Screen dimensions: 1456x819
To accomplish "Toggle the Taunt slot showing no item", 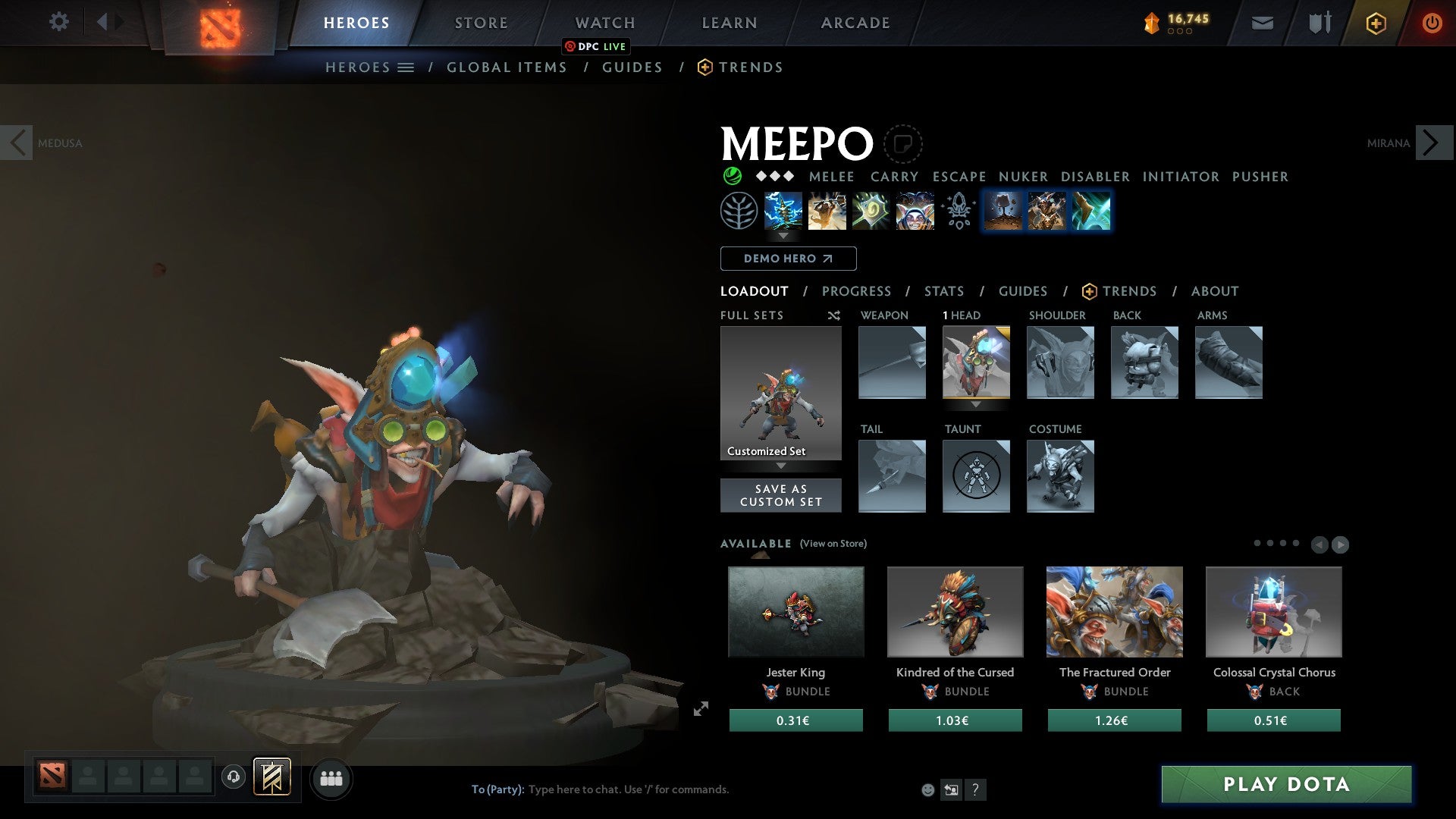I will pyautogui.click(x=977, y=476).
